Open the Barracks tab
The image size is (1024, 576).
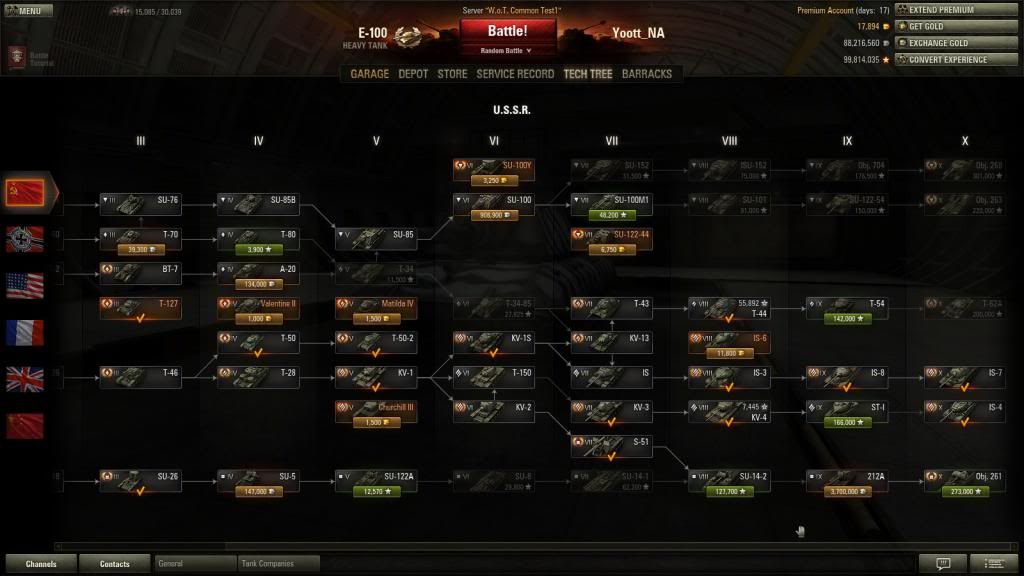click(647, 74)
